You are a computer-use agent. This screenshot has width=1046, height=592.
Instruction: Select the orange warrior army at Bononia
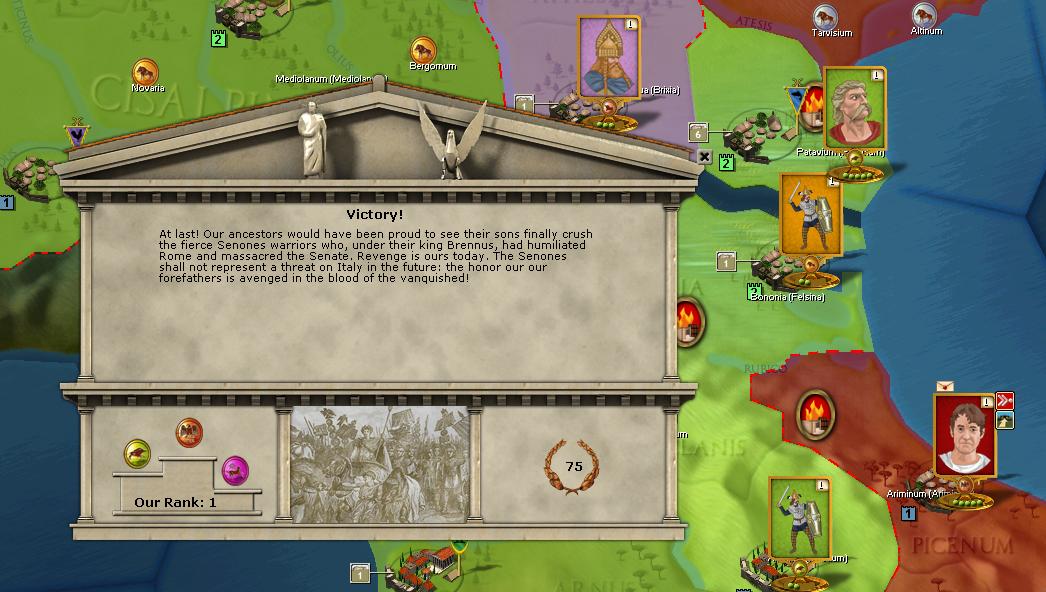(809, 214)
